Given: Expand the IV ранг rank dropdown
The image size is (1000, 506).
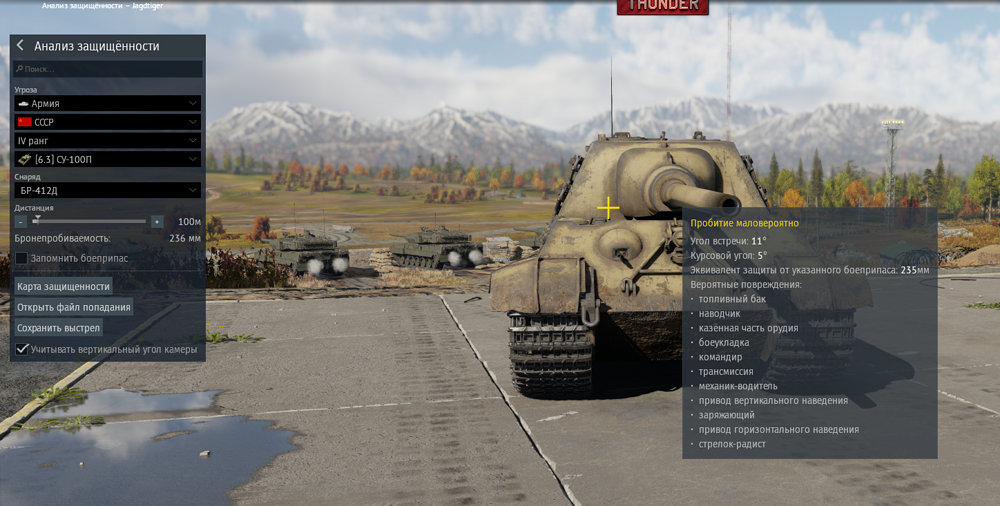Looking at the screenshot, I should (x=107, y=141).
